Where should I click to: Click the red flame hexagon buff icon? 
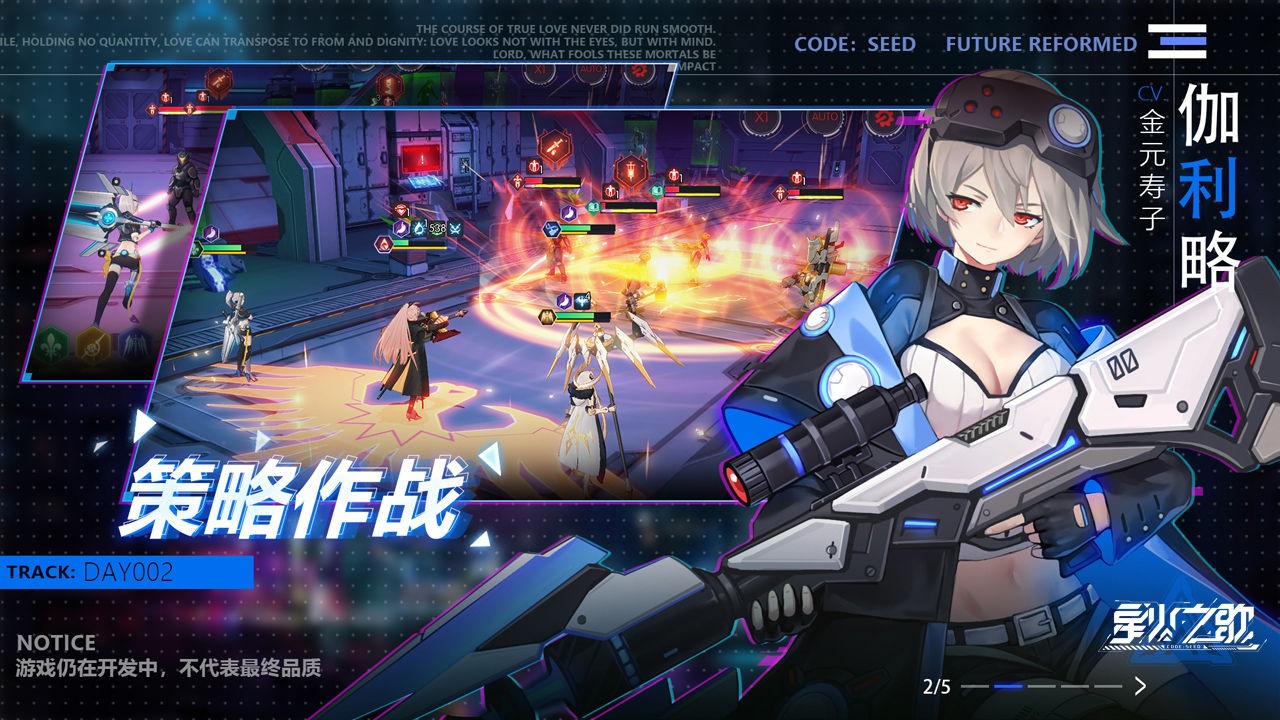click(384, 245)
